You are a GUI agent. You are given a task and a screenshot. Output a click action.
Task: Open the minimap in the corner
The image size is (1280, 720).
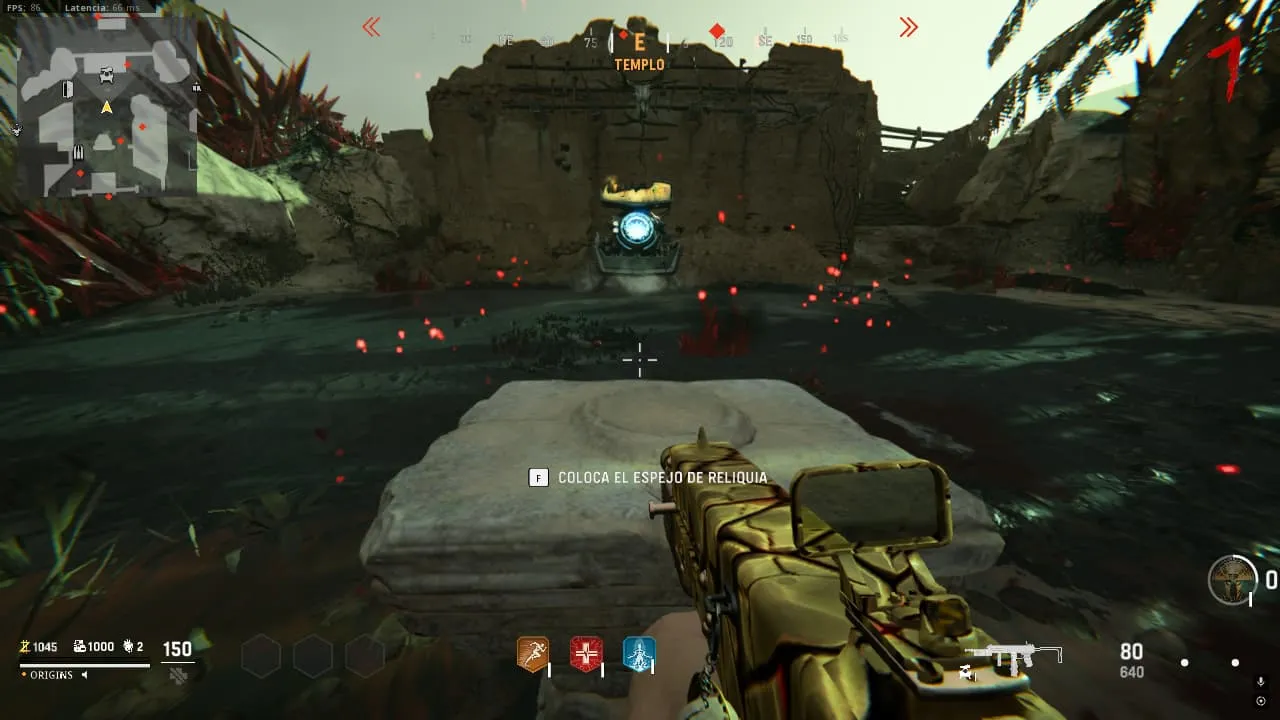[x=107, y=106]
